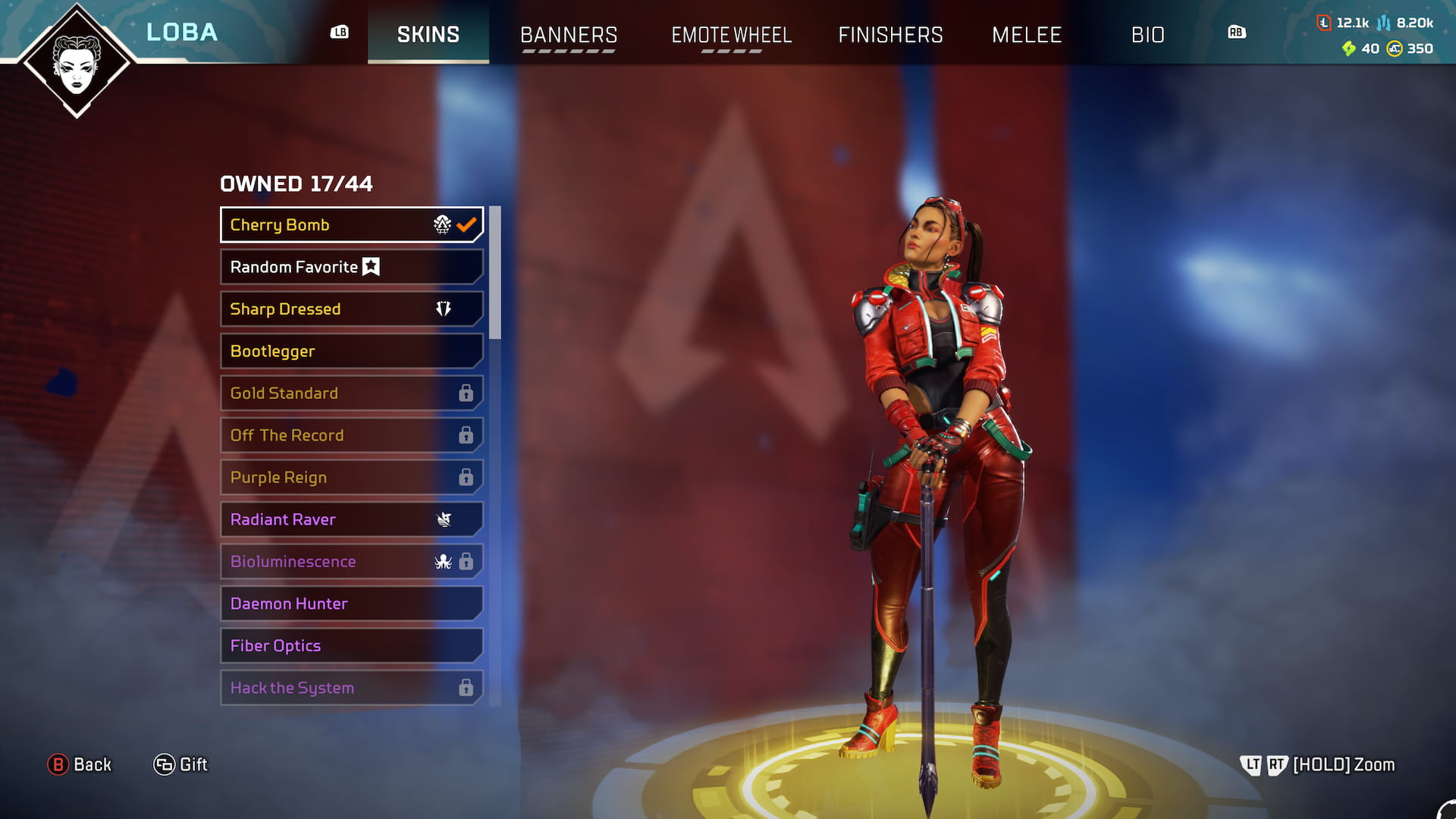Image resolution: width=1456 pixels, height=819 pixels.
Task: Preview the Off The Record skin
Action: [351, 435]
